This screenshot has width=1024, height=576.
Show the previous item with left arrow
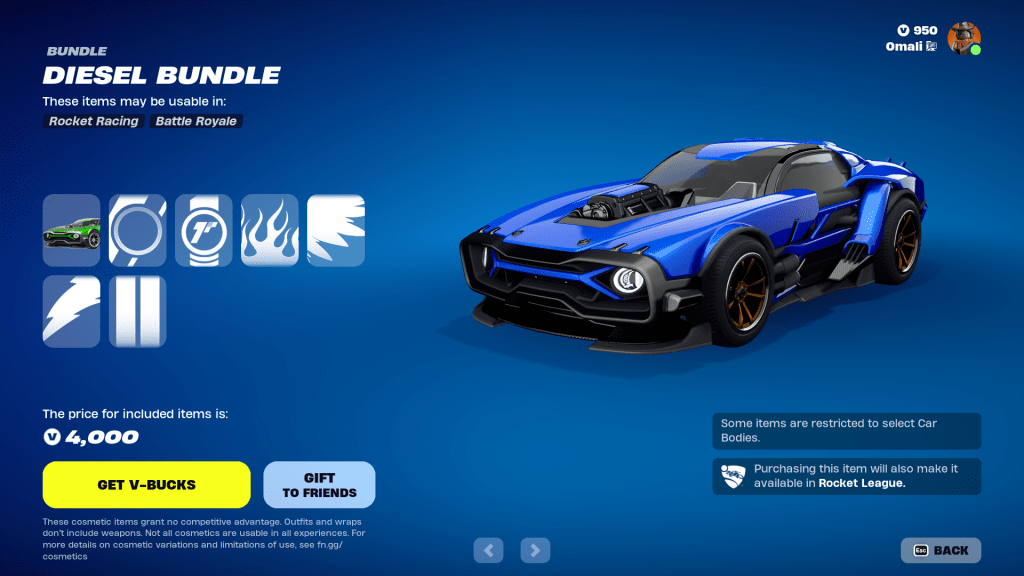pyautogui.click(x=488, y=549)
